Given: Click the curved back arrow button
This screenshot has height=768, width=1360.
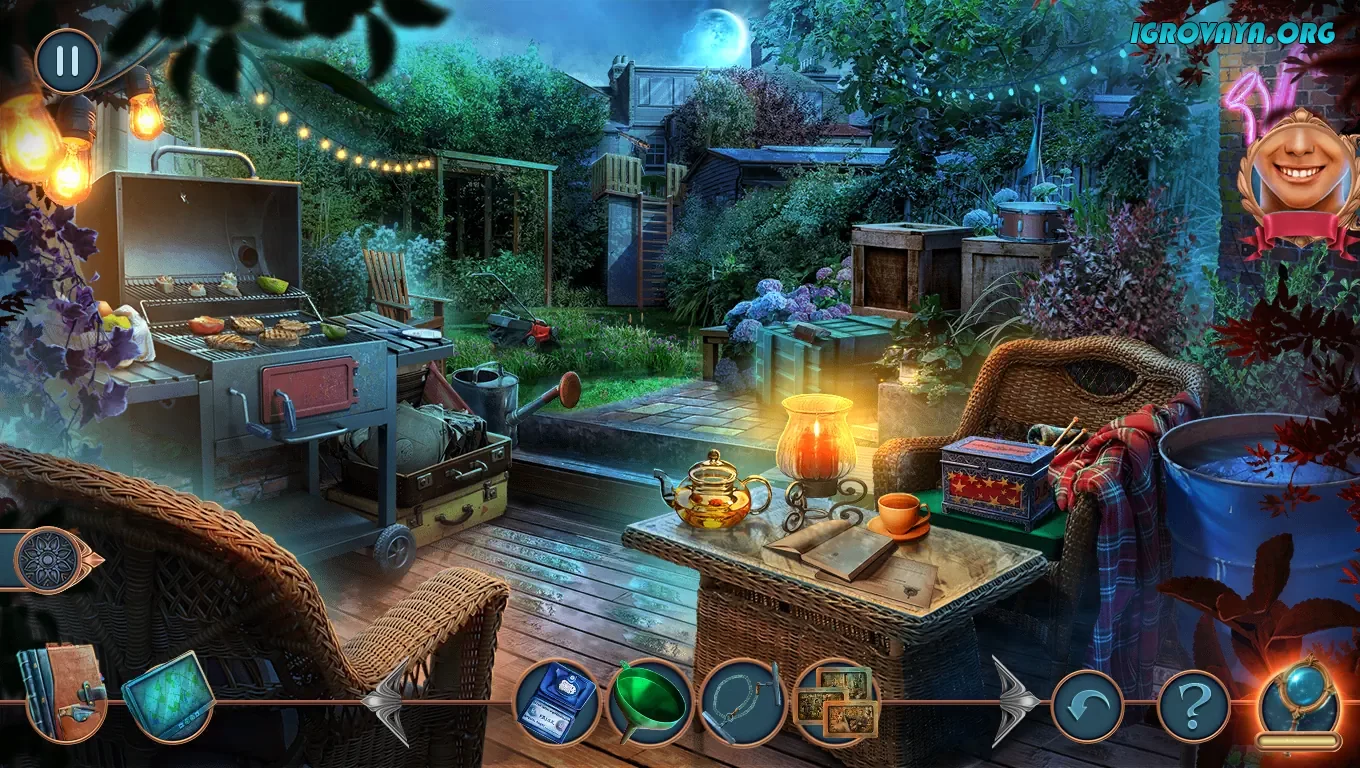Looking at the screenshot, I should pos(1087,706).
